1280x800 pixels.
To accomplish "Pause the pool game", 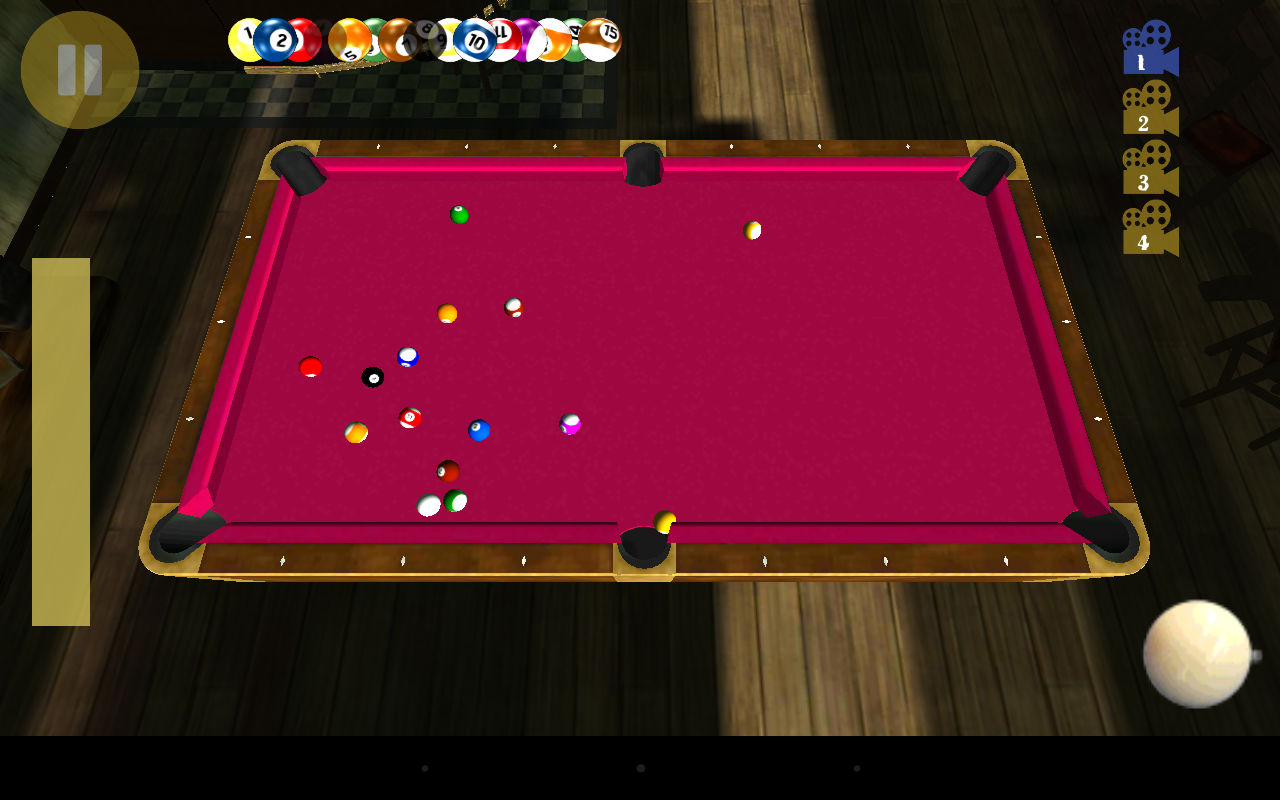I will pos(78,68).
